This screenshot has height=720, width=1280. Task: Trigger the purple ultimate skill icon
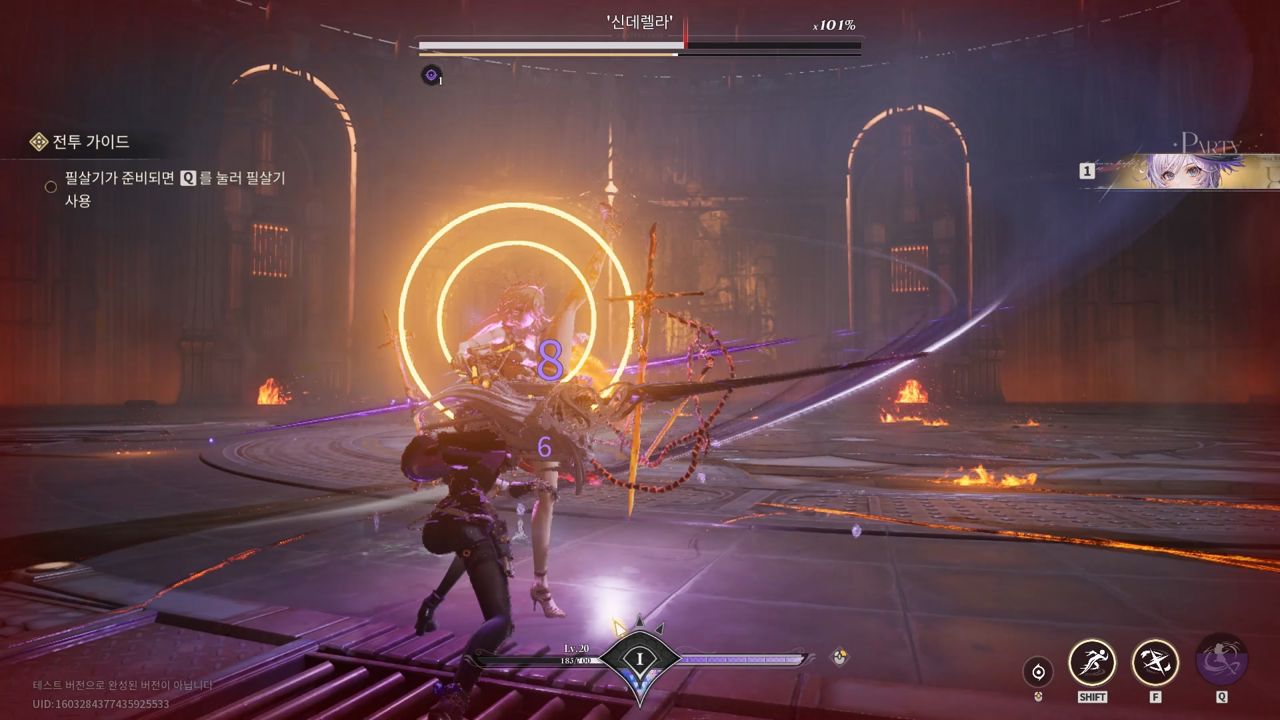tap(1221, 660)
